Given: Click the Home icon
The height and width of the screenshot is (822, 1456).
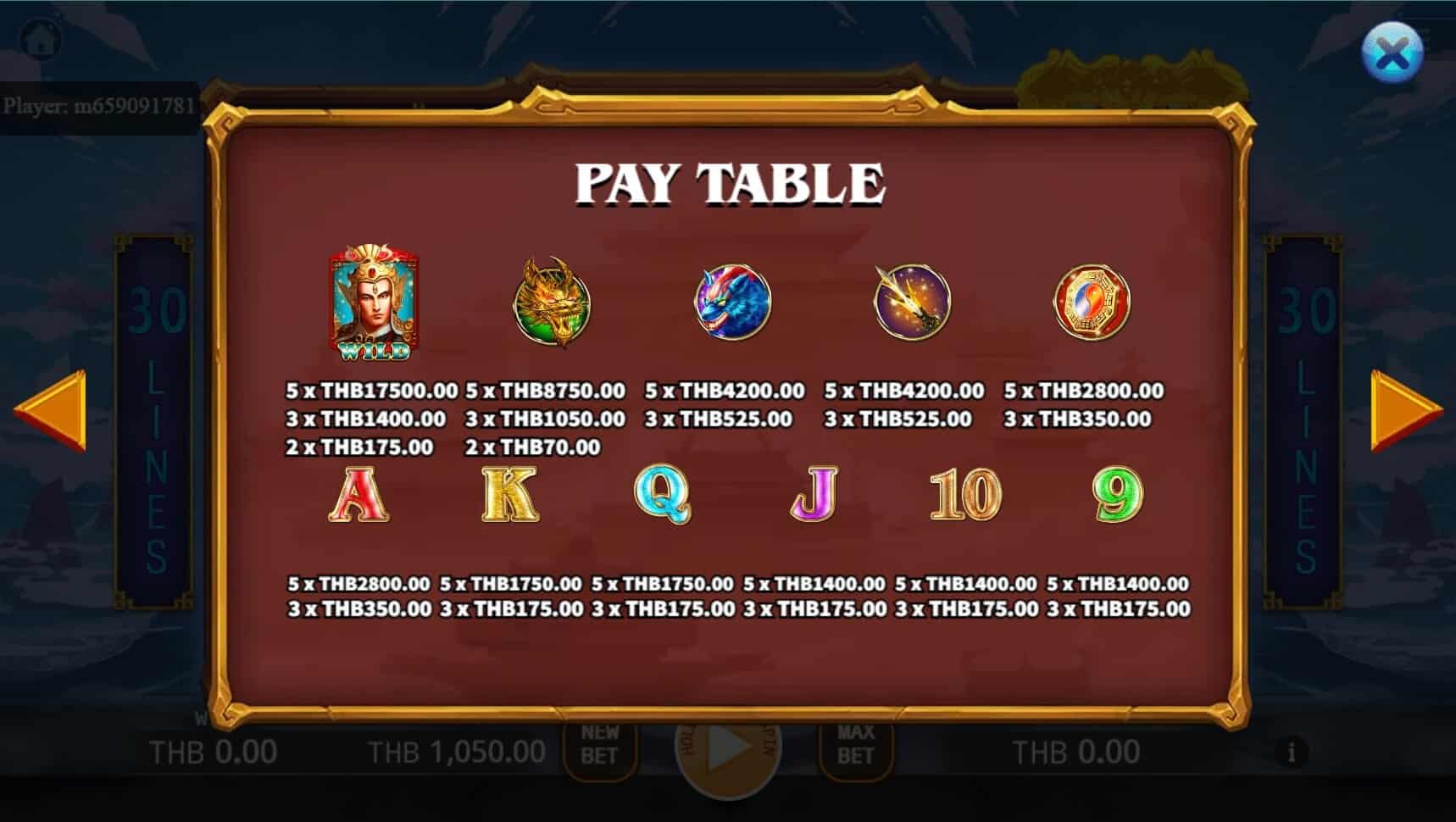Looking at the screenshot, I should point(40,38).
